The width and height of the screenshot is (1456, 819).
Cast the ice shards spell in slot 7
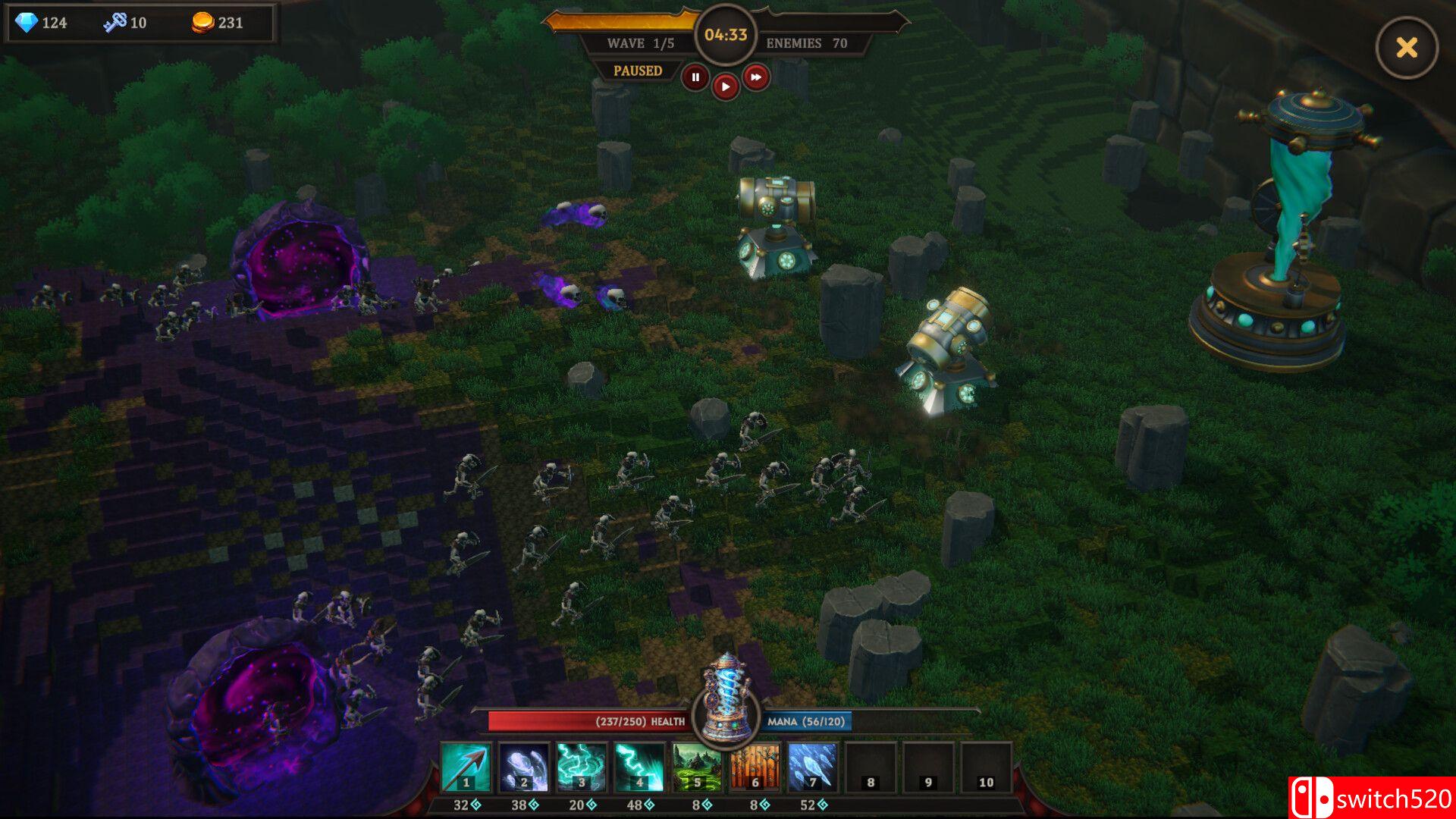tap(812, 767)
